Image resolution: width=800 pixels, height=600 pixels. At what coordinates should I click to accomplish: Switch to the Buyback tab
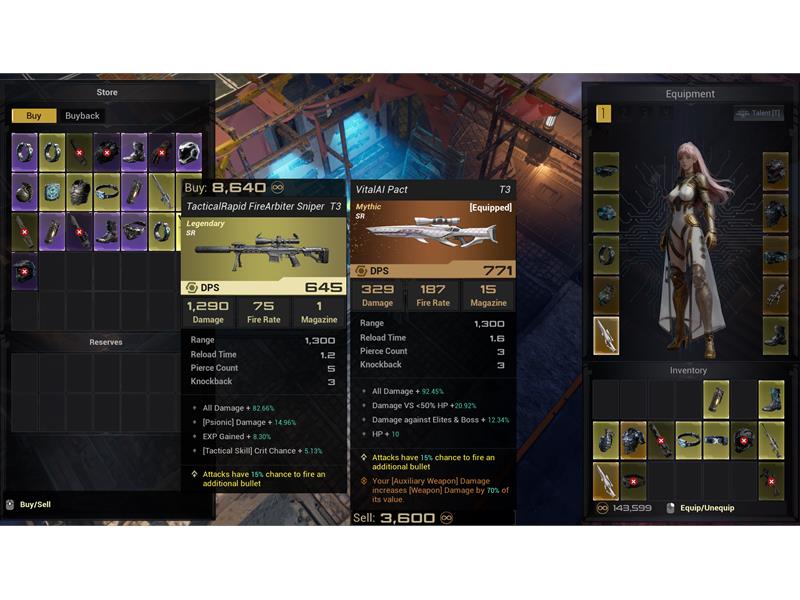tap(82, 116)
